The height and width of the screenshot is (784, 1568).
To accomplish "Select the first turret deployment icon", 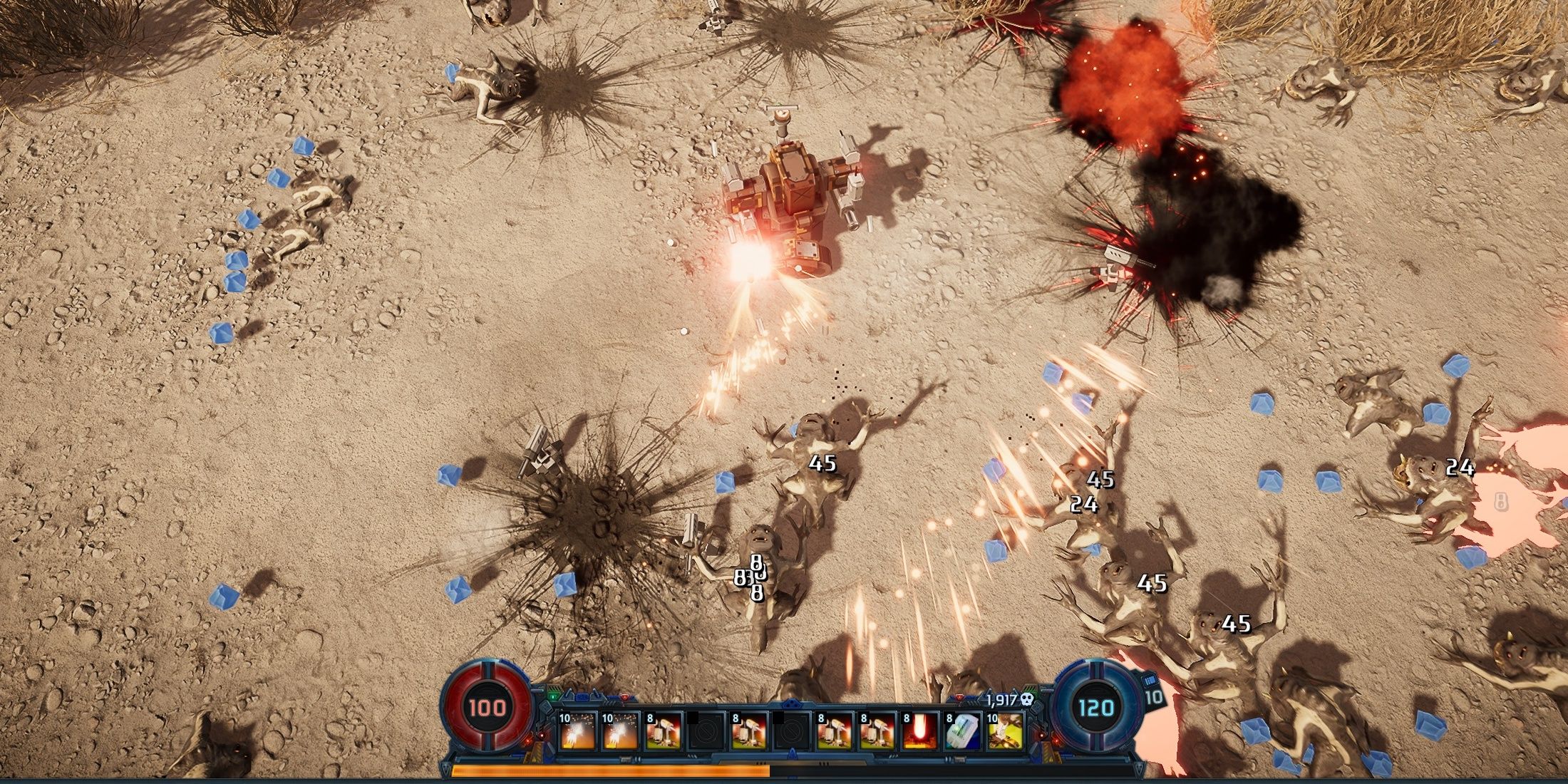I will [x=664, y=731].
